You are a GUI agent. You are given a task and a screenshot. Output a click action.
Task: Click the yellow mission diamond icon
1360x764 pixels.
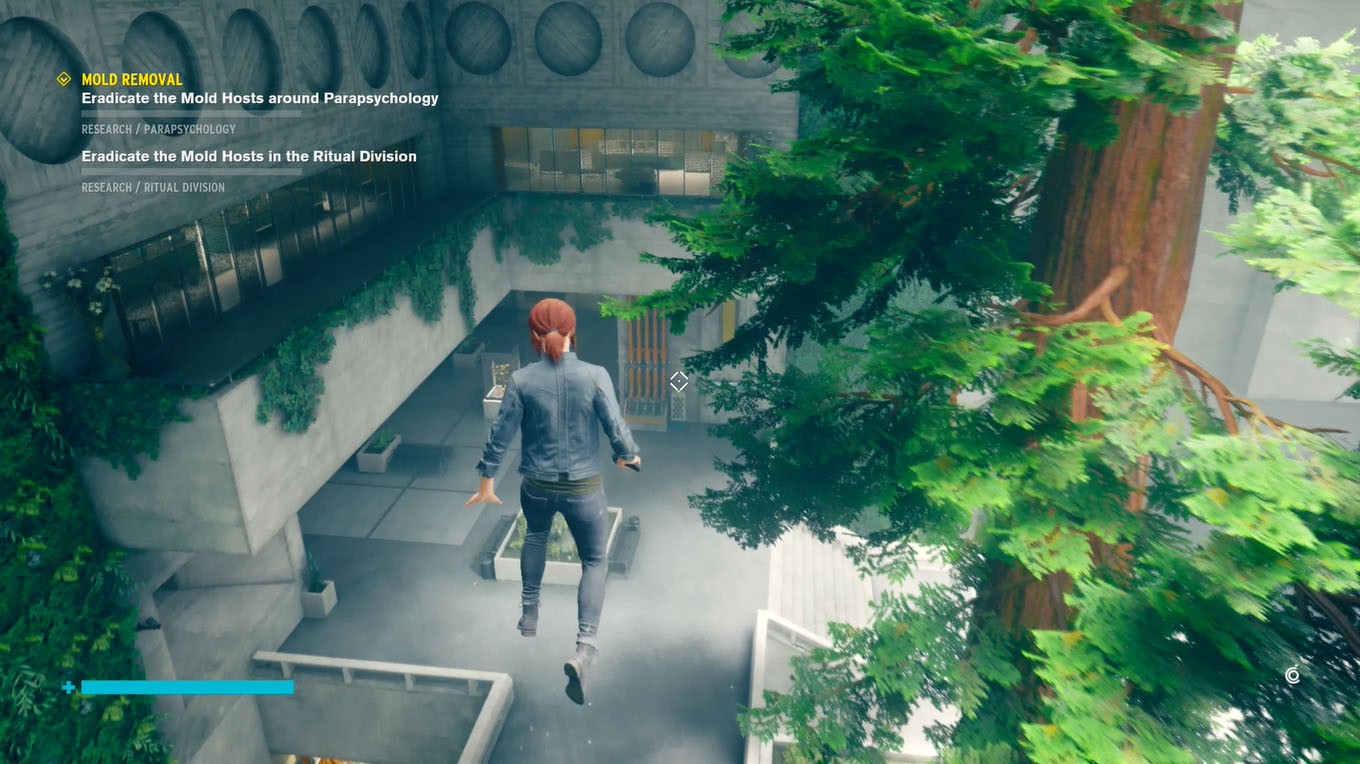[x=61, y=78]
